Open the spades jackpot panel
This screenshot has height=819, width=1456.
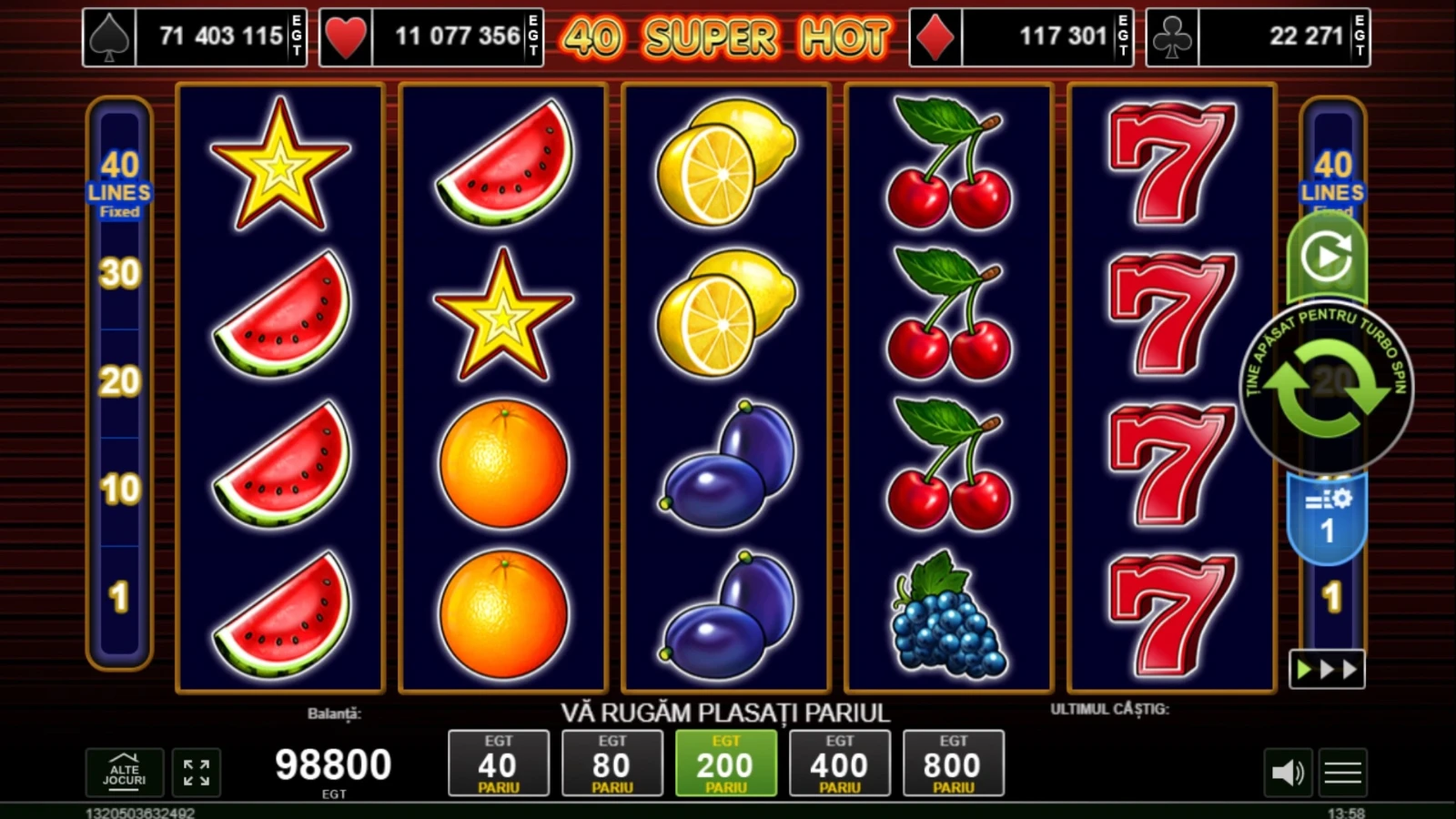pyautogui.click(x=195, y=37)
